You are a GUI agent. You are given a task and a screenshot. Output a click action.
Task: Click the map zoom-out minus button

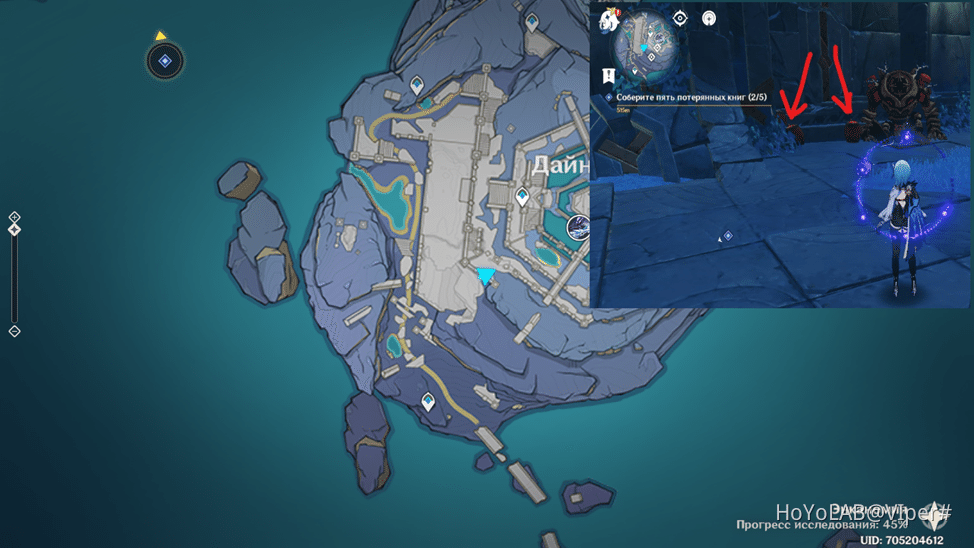[x=14, y=331]
